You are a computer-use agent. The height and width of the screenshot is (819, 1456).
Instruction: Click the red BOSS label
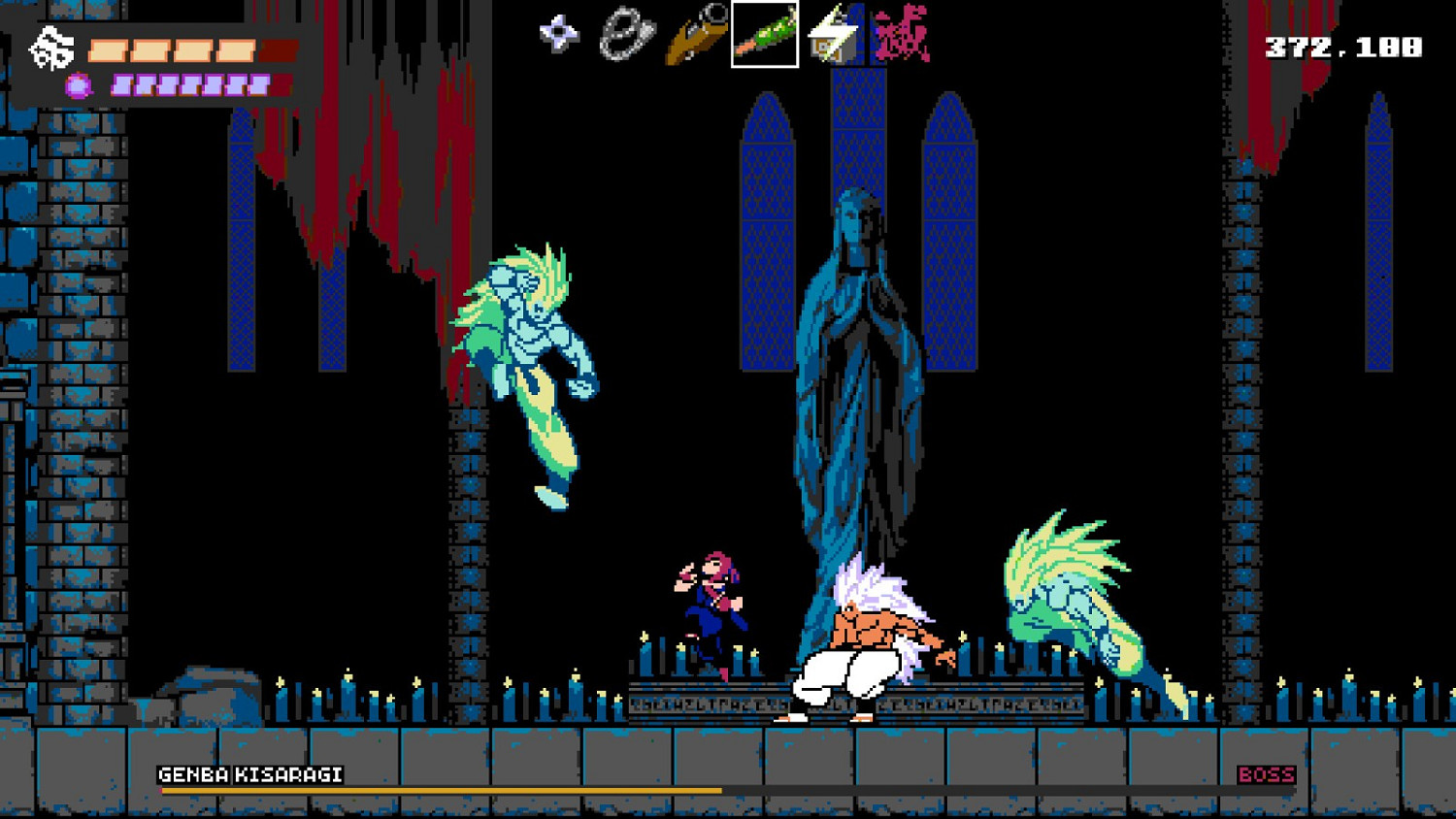click(1268, 773)
